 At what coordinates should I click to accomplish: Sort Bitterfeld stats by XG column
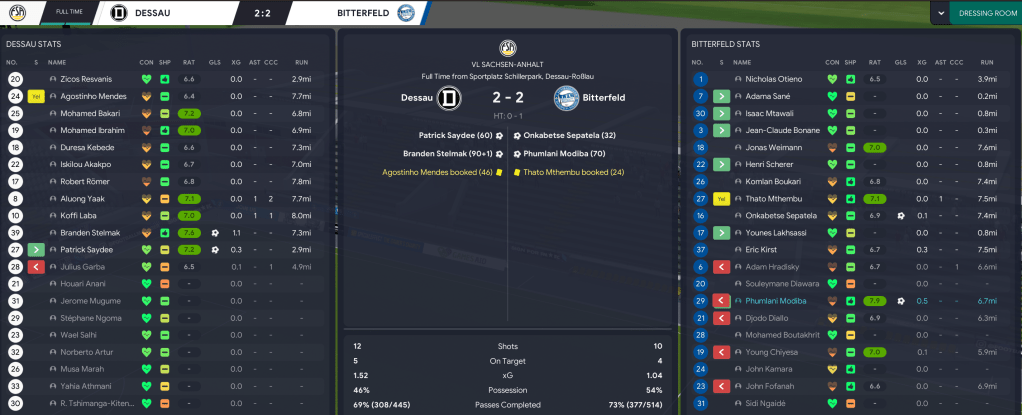[921, 62]
